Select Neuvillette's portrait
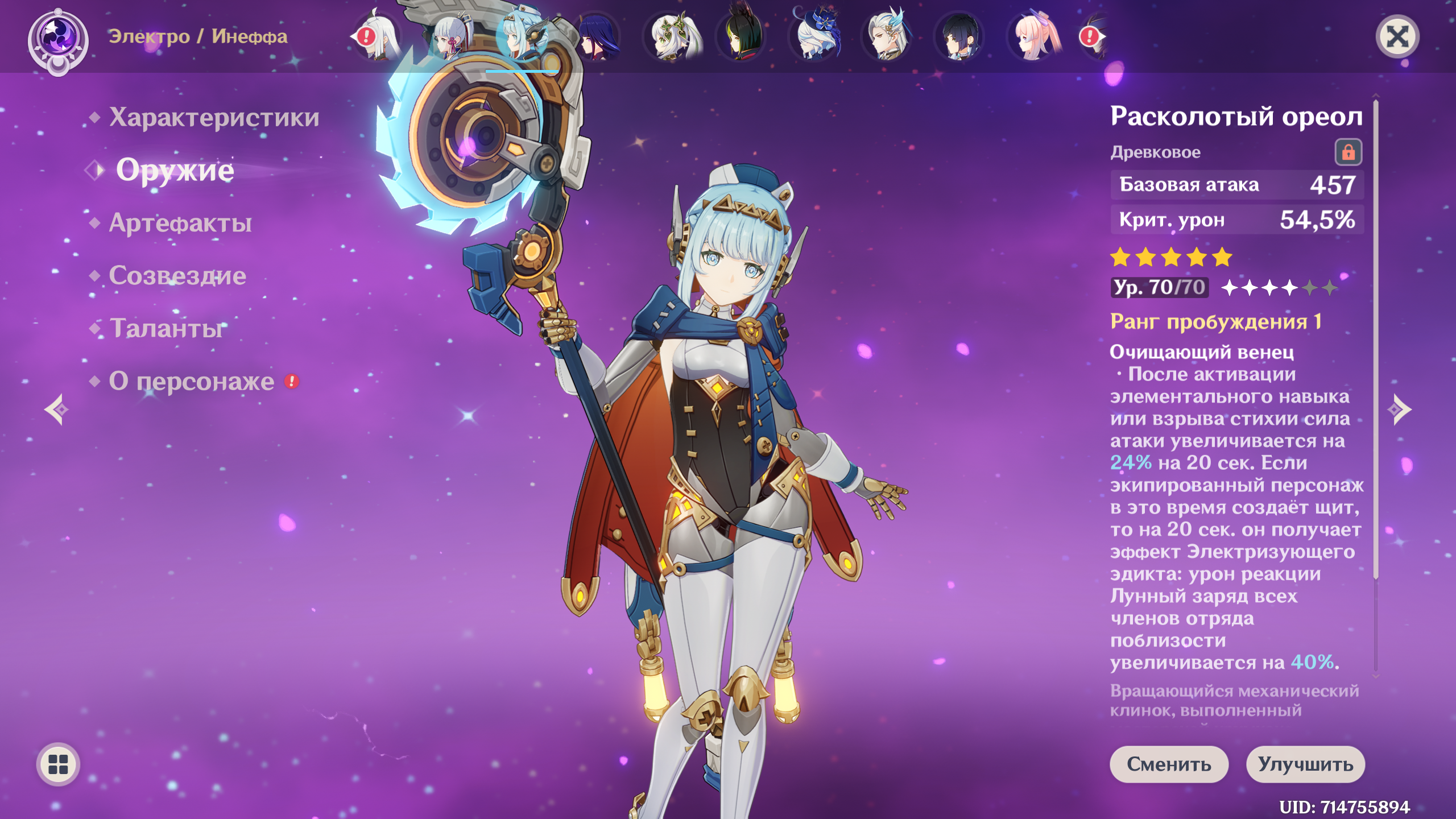Screen dimensions: 1456x819 point(888,38)
